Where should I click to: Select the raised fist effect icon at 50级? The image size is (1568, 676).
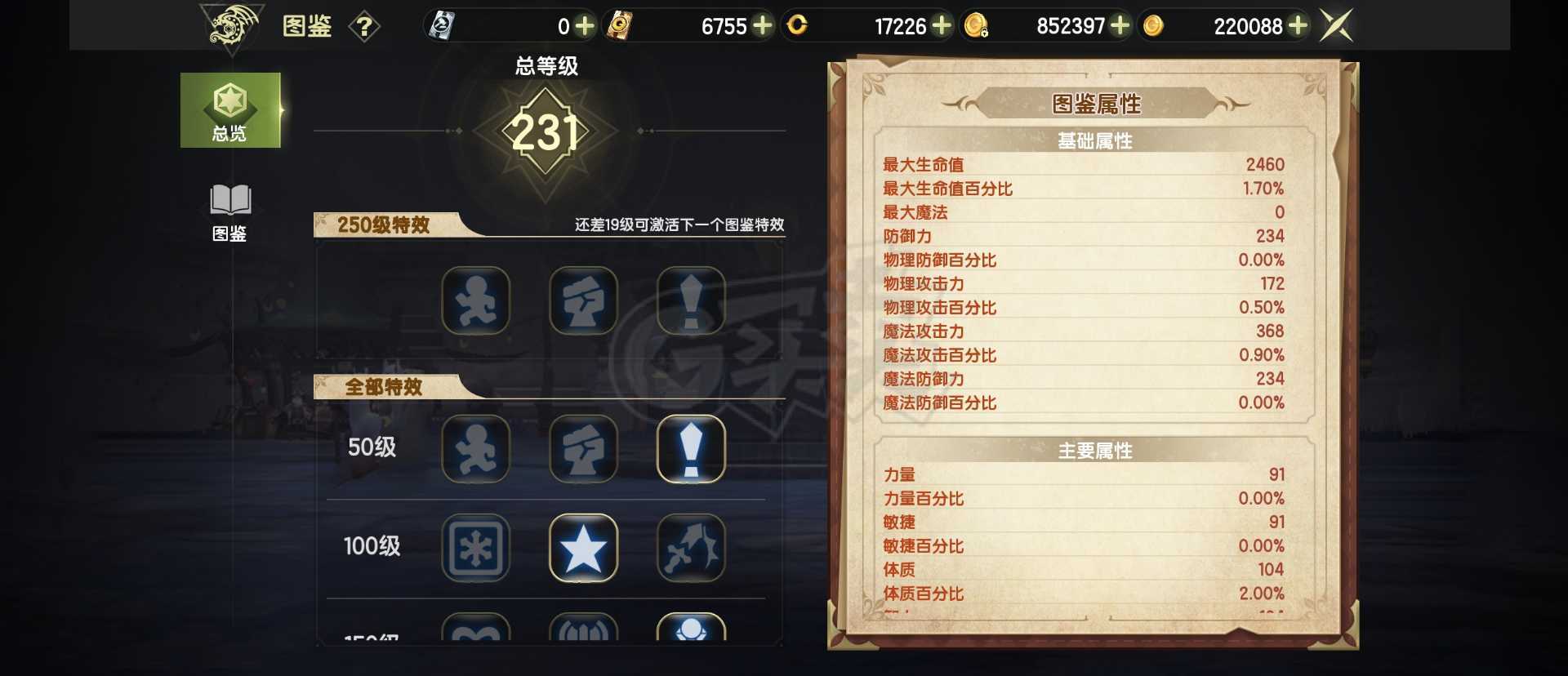tap(583, 449)
